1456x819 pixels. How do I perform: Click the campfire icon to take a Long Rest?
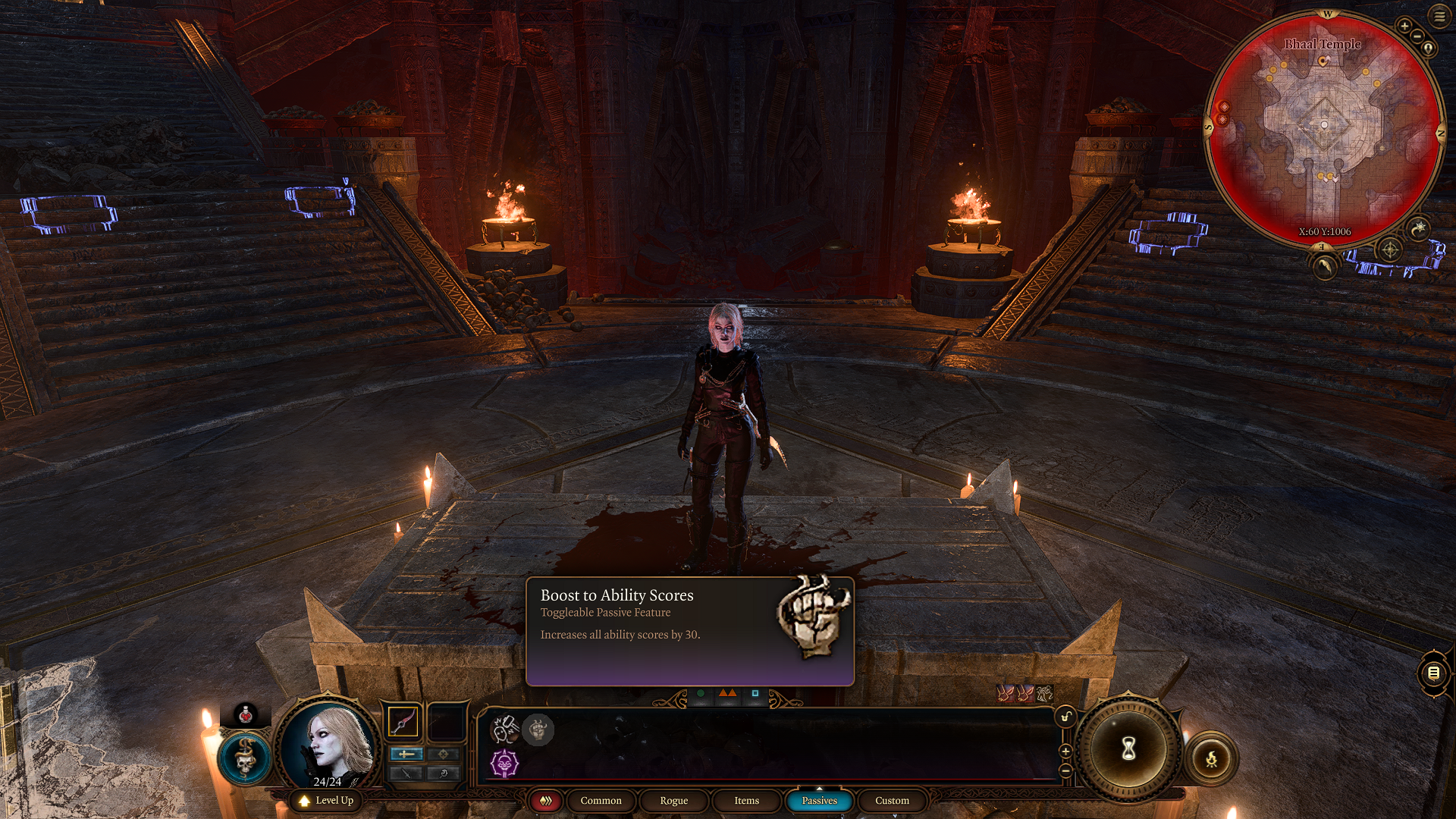[x=1210, y=759]
